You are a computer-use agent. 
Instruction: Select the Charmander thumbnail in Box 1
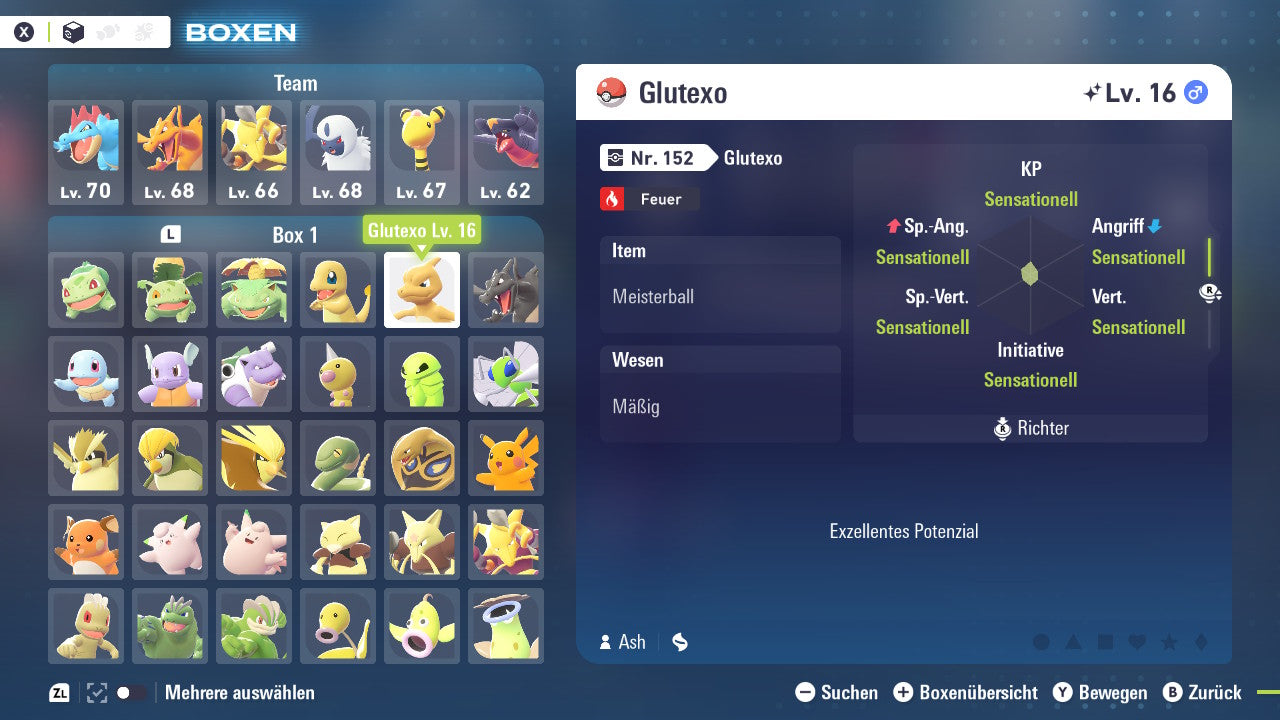point(337,290)
